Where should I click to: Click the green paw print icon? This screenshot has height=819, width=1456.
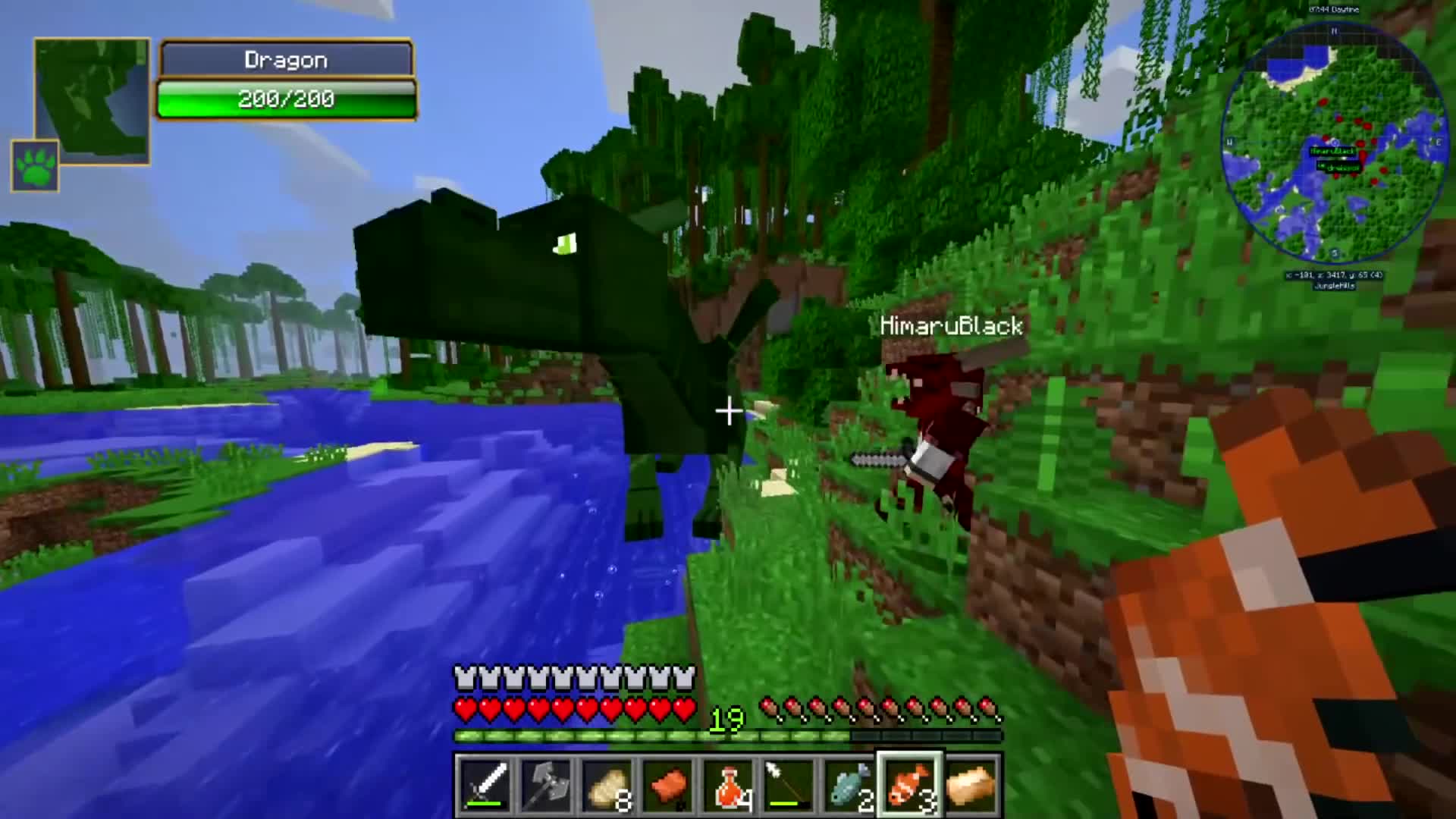tap(35, 165)
